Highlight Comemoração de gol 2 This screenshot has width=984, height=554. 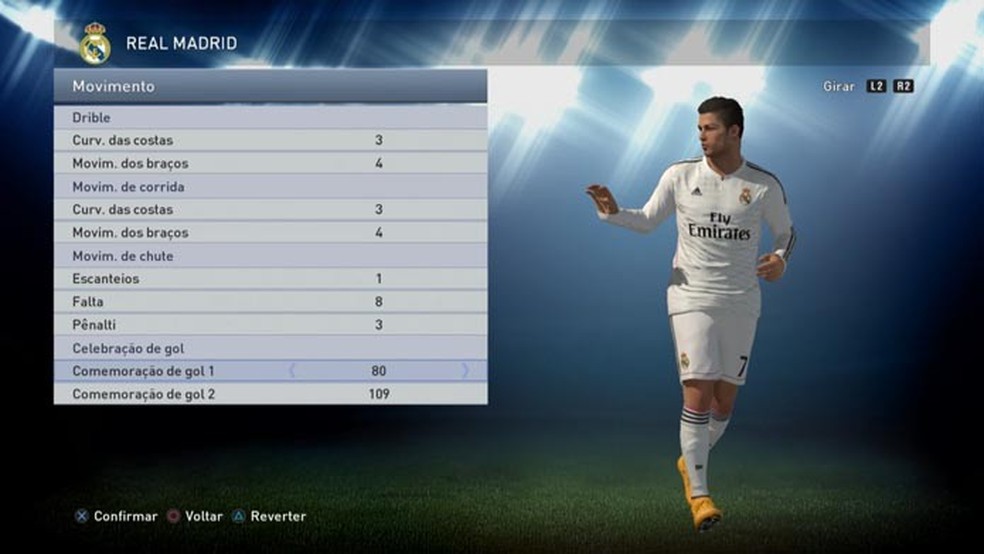[270, 394]
